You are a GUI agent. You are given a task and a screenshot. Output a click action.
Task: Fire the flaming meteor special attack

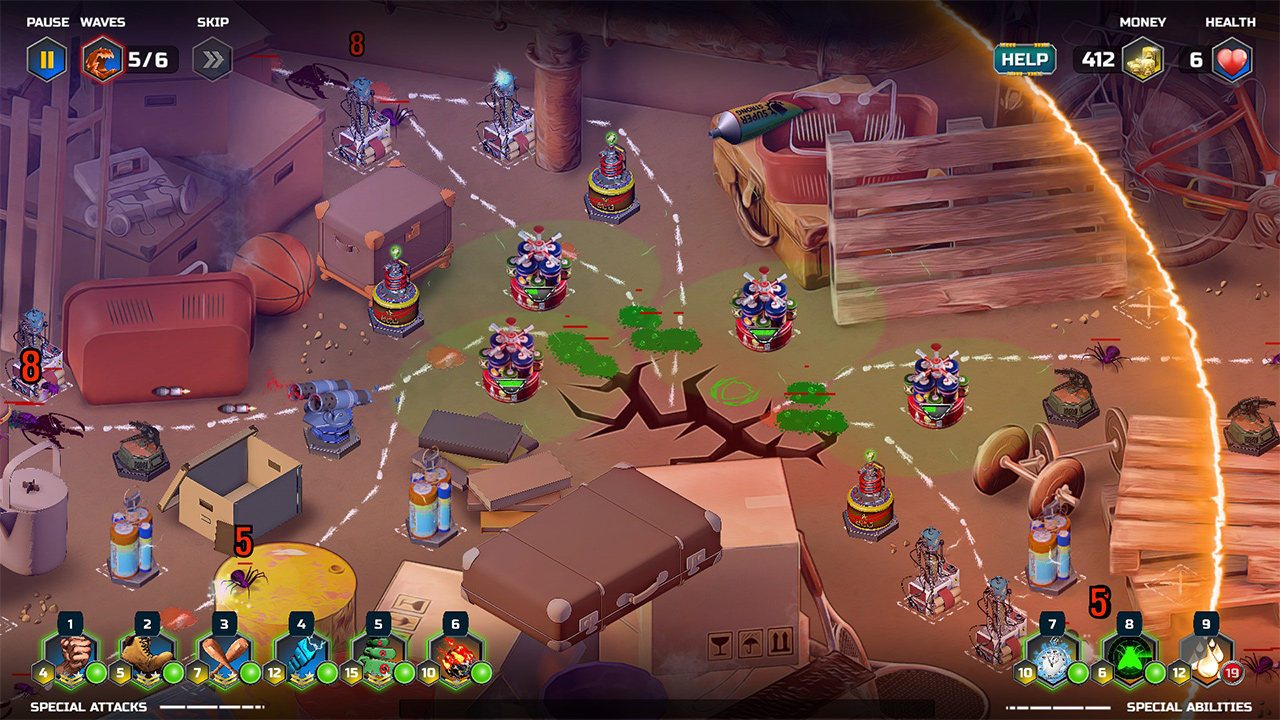tap(455, 658)
